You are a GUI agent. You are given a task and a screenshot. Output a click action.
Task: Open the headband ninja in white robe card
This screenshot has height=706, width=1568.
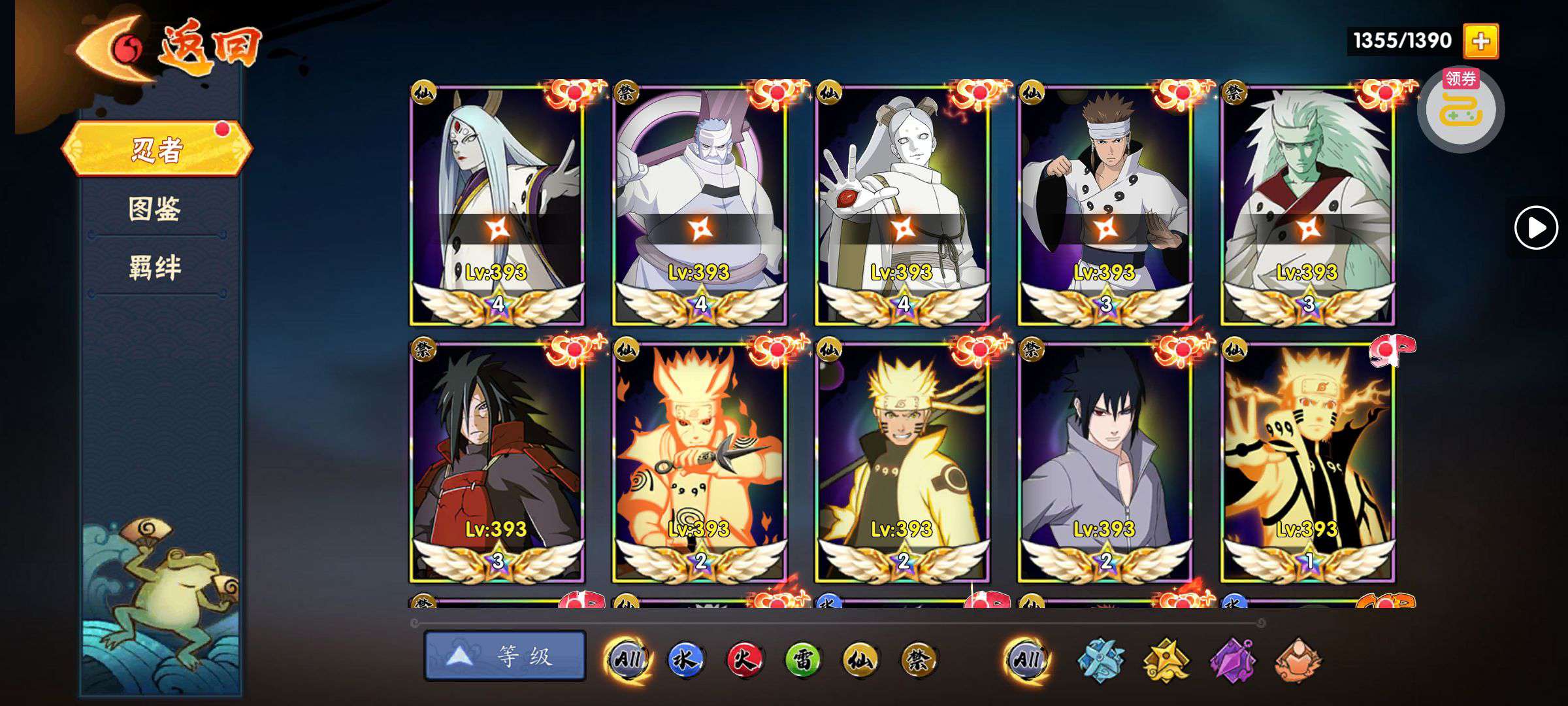(1105, 204)
